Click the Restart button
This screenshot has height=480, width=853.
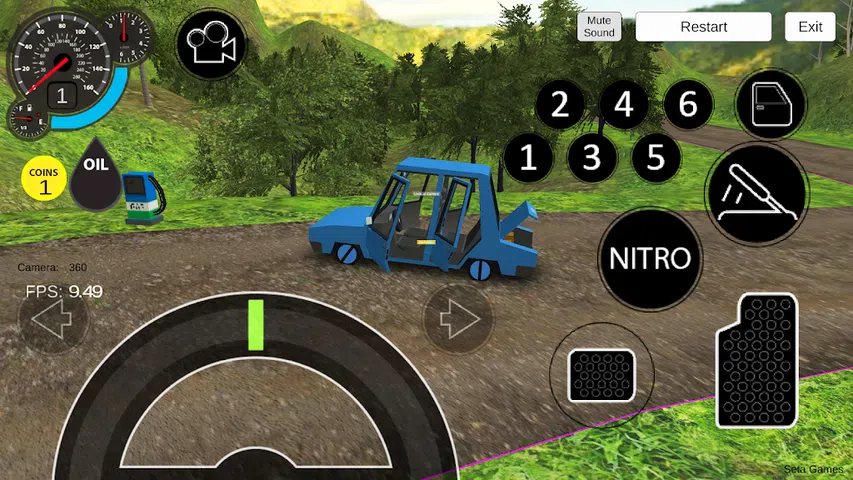(x=703, y=27)
